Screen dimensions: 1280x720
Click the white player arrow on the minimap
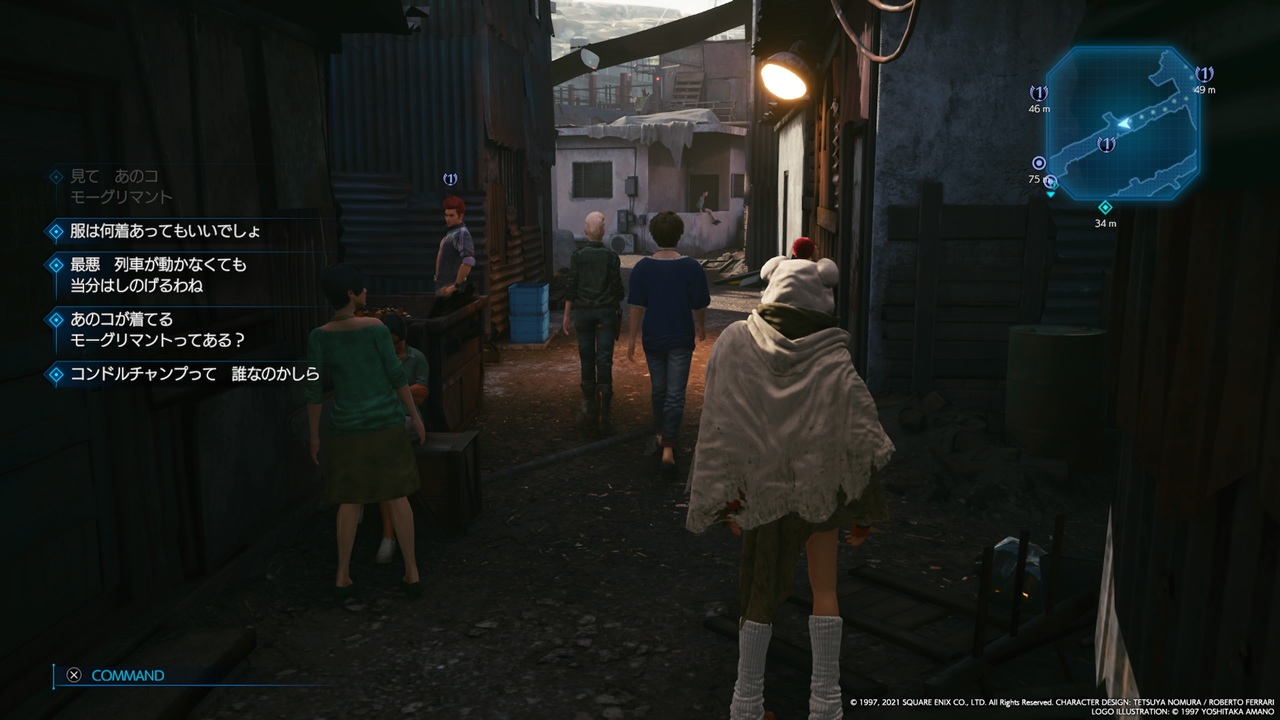(1124, 122)
